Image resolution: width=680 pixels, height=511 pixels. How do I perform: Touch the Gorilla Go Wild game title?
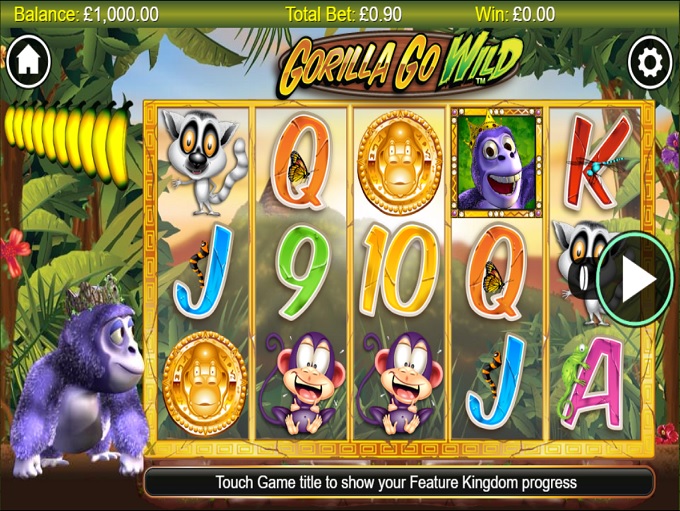[398, 62]
